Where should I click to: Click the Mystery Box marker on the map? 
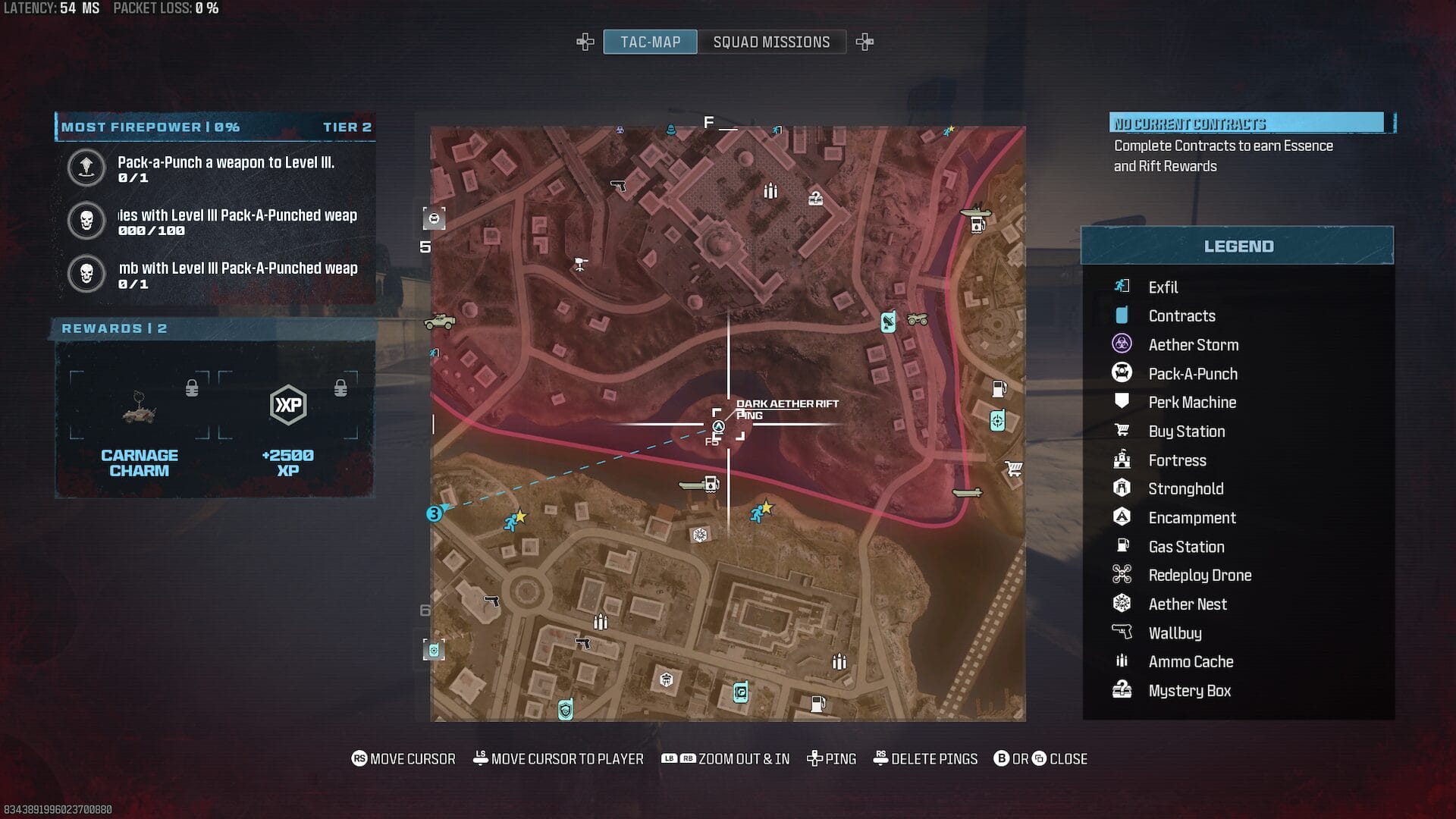tap(815, 199)
